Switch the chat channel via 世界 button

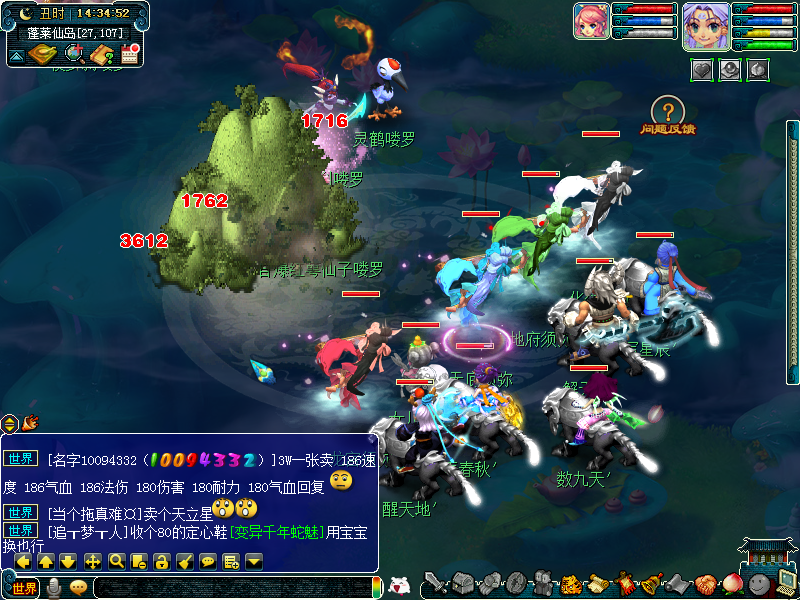[25, 588]
